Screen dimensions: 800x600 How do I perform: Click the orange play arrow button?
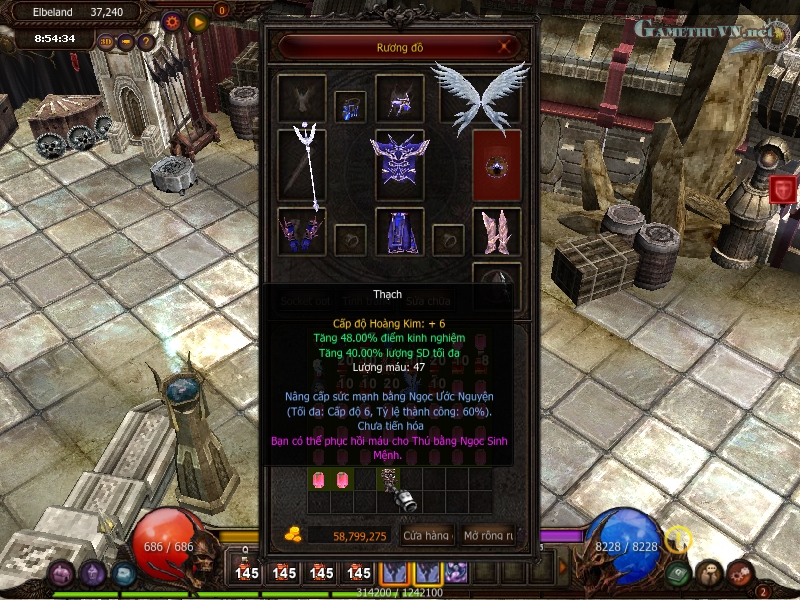click(x=197, y=21)
